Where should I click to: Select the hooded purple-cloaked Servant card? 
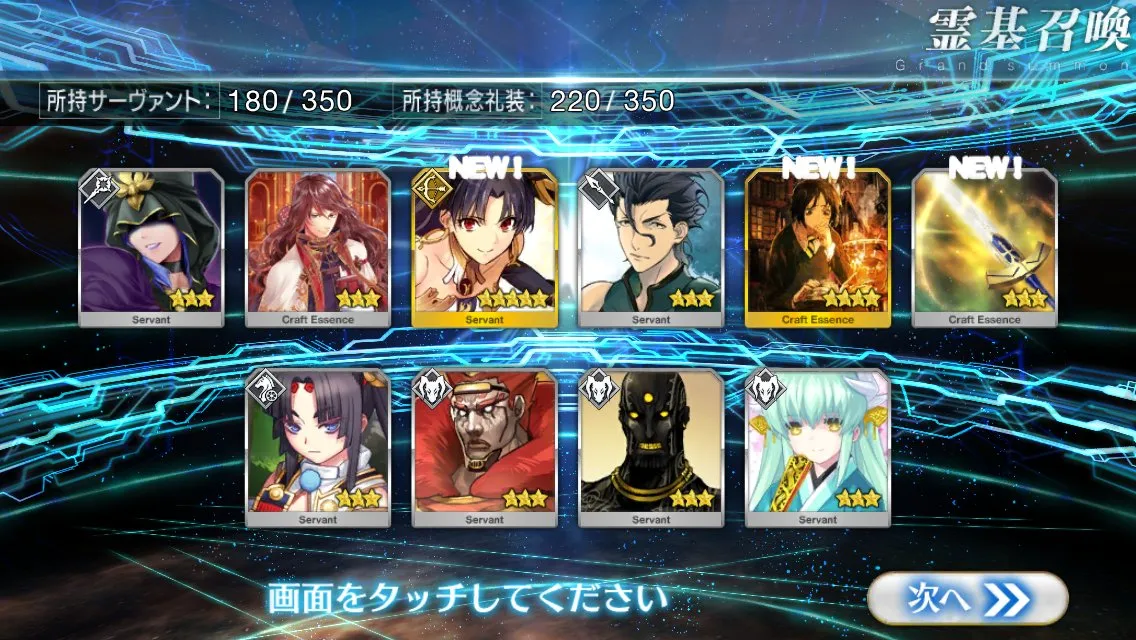click(151, 248)
